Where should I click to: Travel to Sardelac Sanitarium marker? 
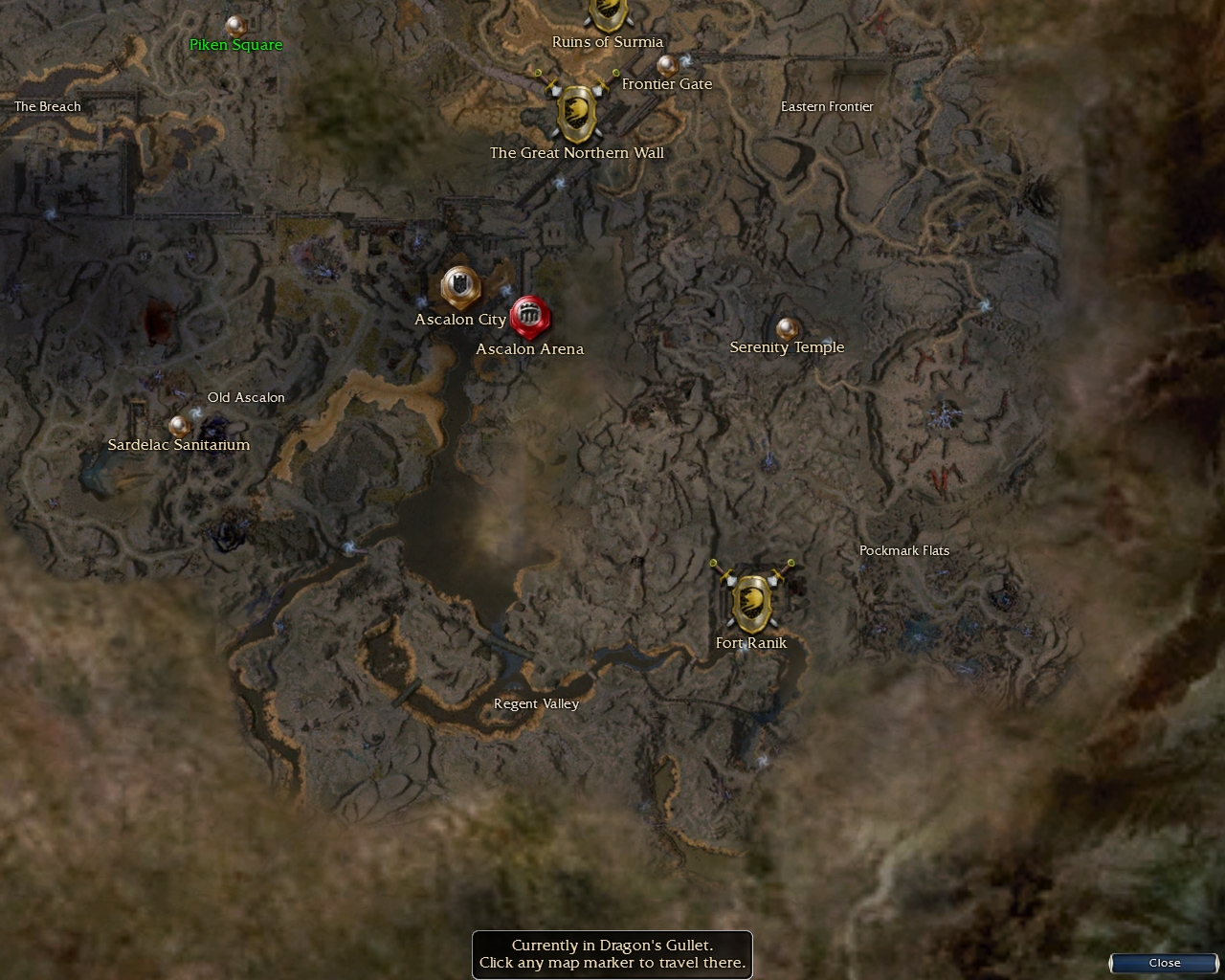(x=179, y=426)
